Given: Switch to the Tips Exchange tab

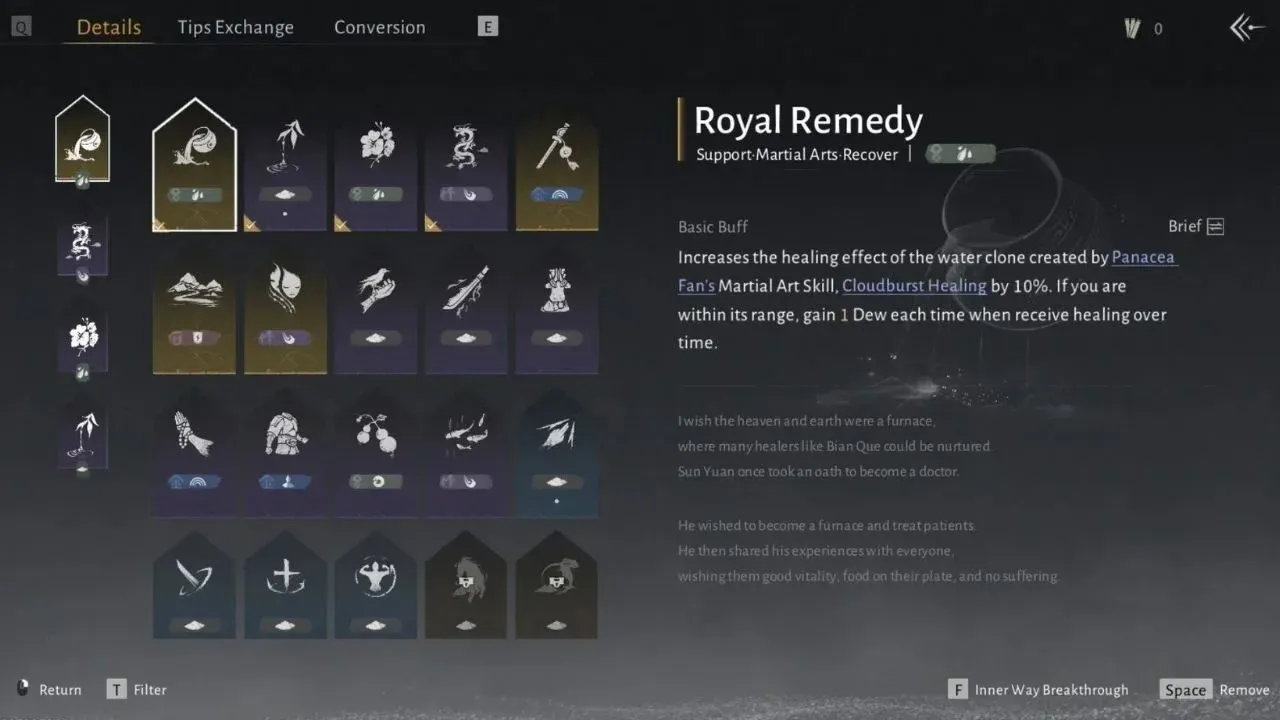Looking at the screenshot, I should click(236, 27).
